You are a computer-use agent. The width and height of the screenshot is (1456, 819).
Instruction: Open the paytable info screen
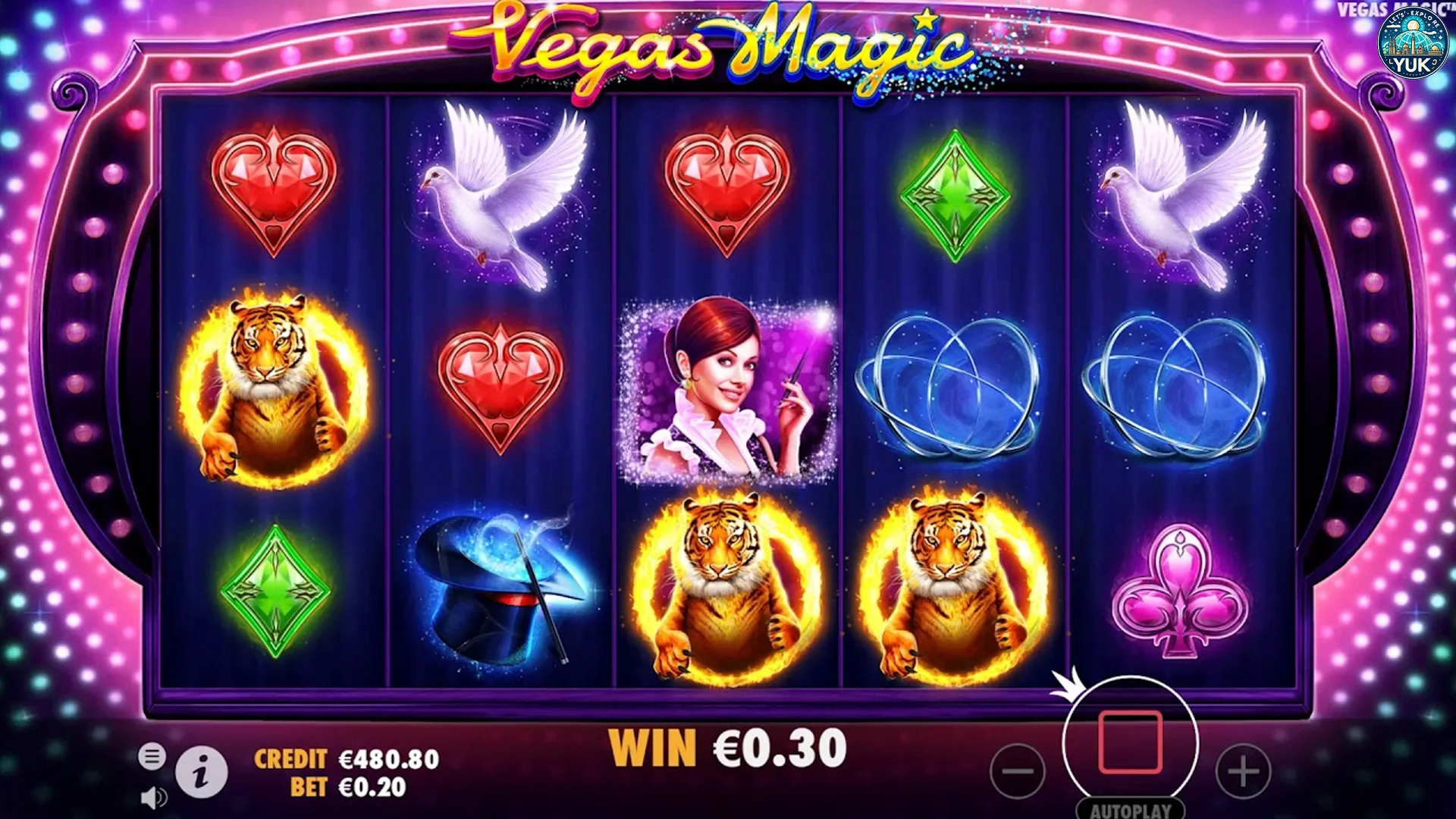point(201,772)
